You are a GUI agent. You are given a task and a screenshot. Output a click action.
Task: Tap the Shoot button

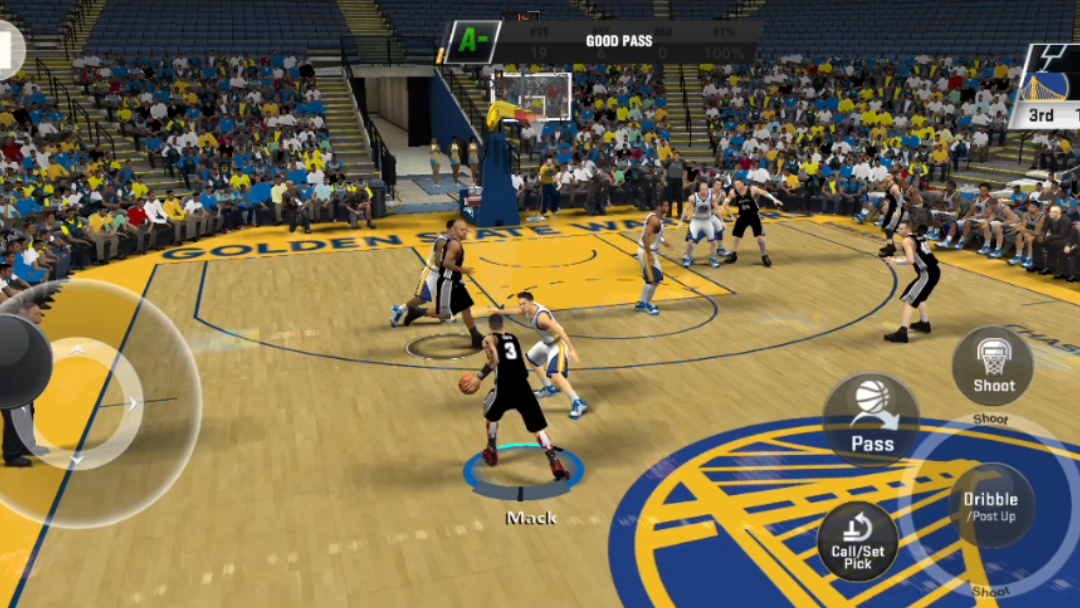[992, 366]
